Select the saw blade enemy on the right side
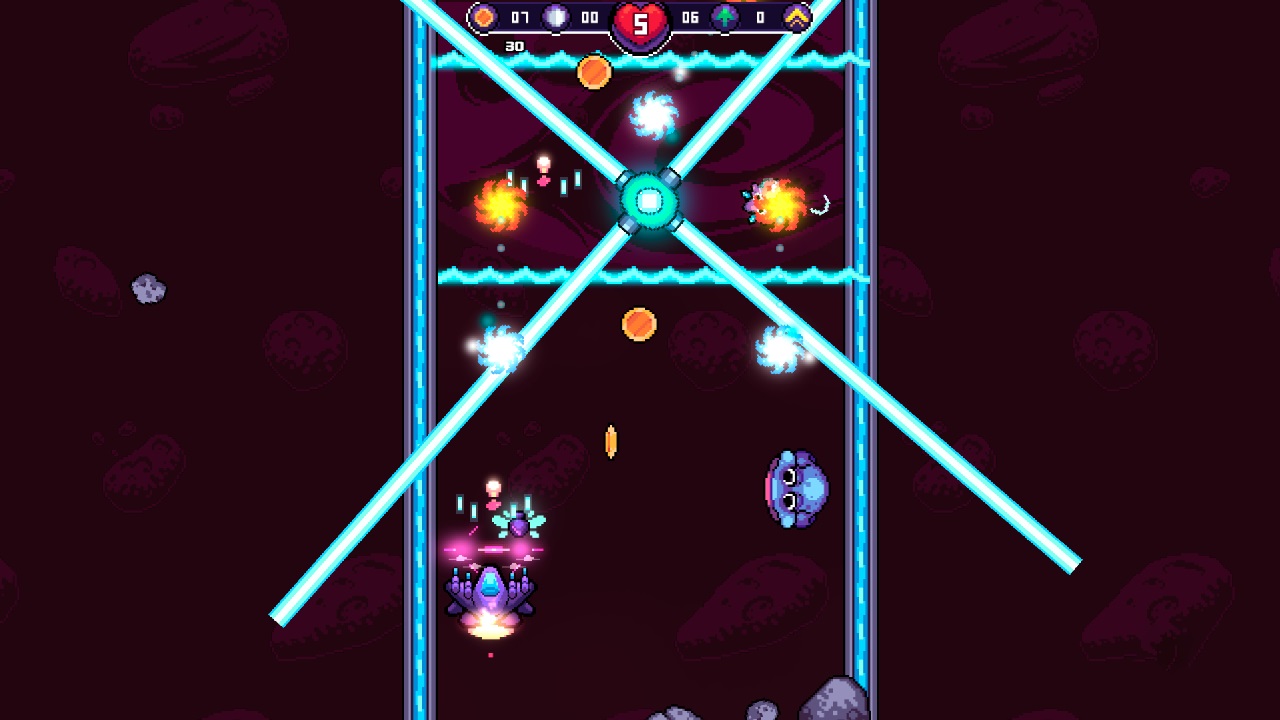The height and width of the screenshot is (720, 1280). tap(778, 352)
